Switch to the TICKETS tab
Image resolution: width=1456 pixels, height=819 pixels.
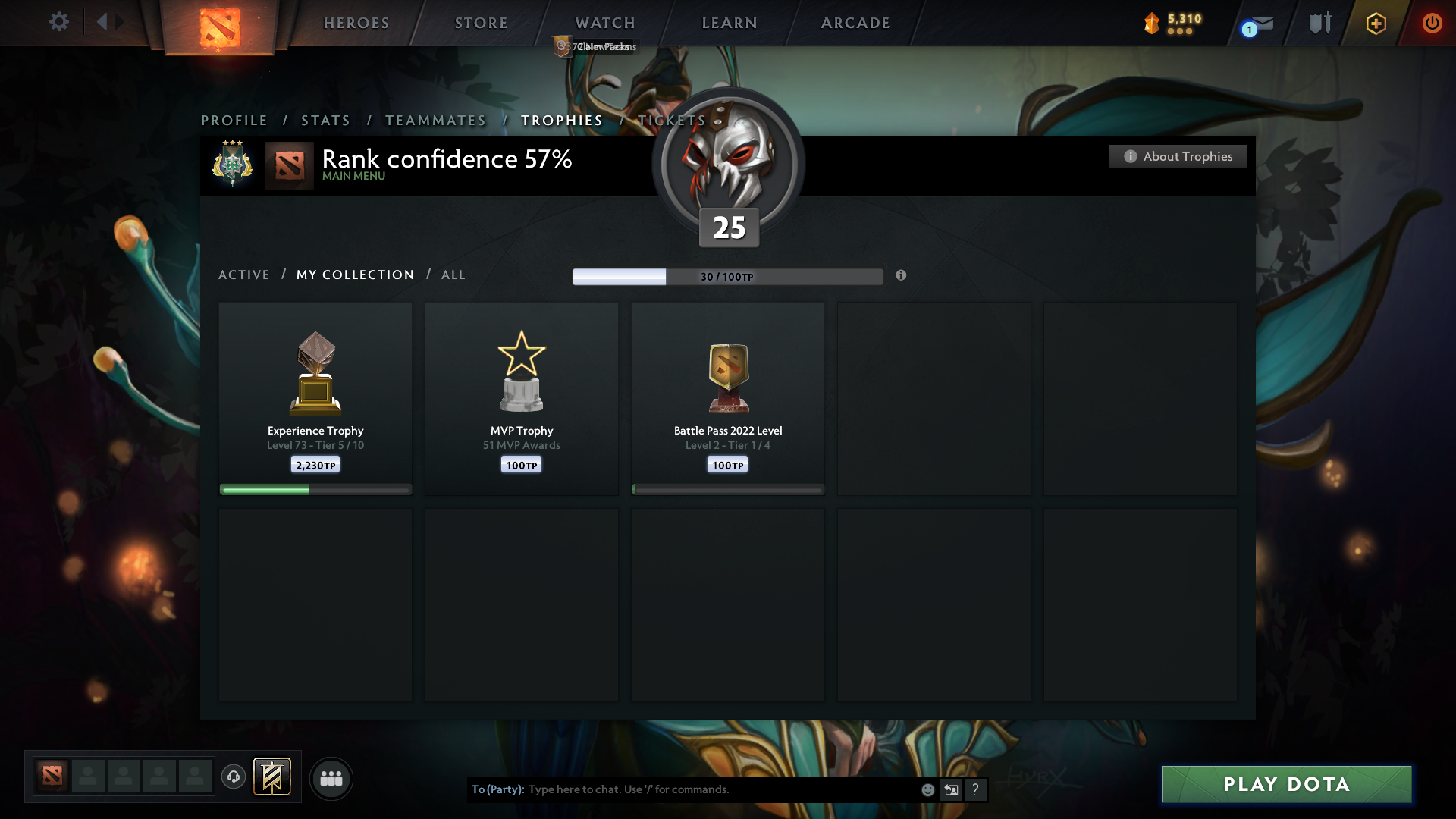670,120
